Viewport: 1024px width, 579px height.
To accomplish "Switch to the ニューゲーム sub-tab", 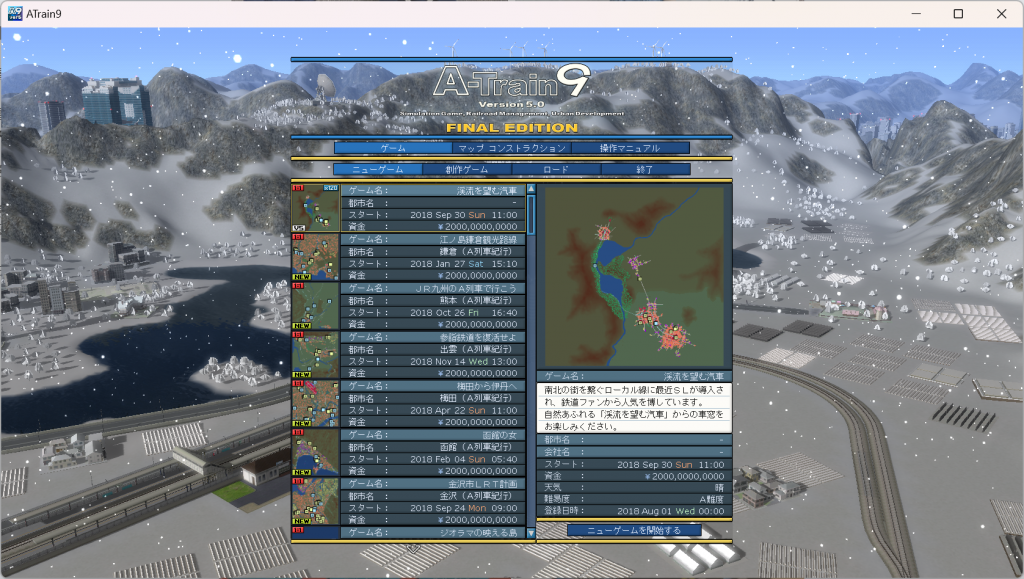I will (x=378, y=170).
